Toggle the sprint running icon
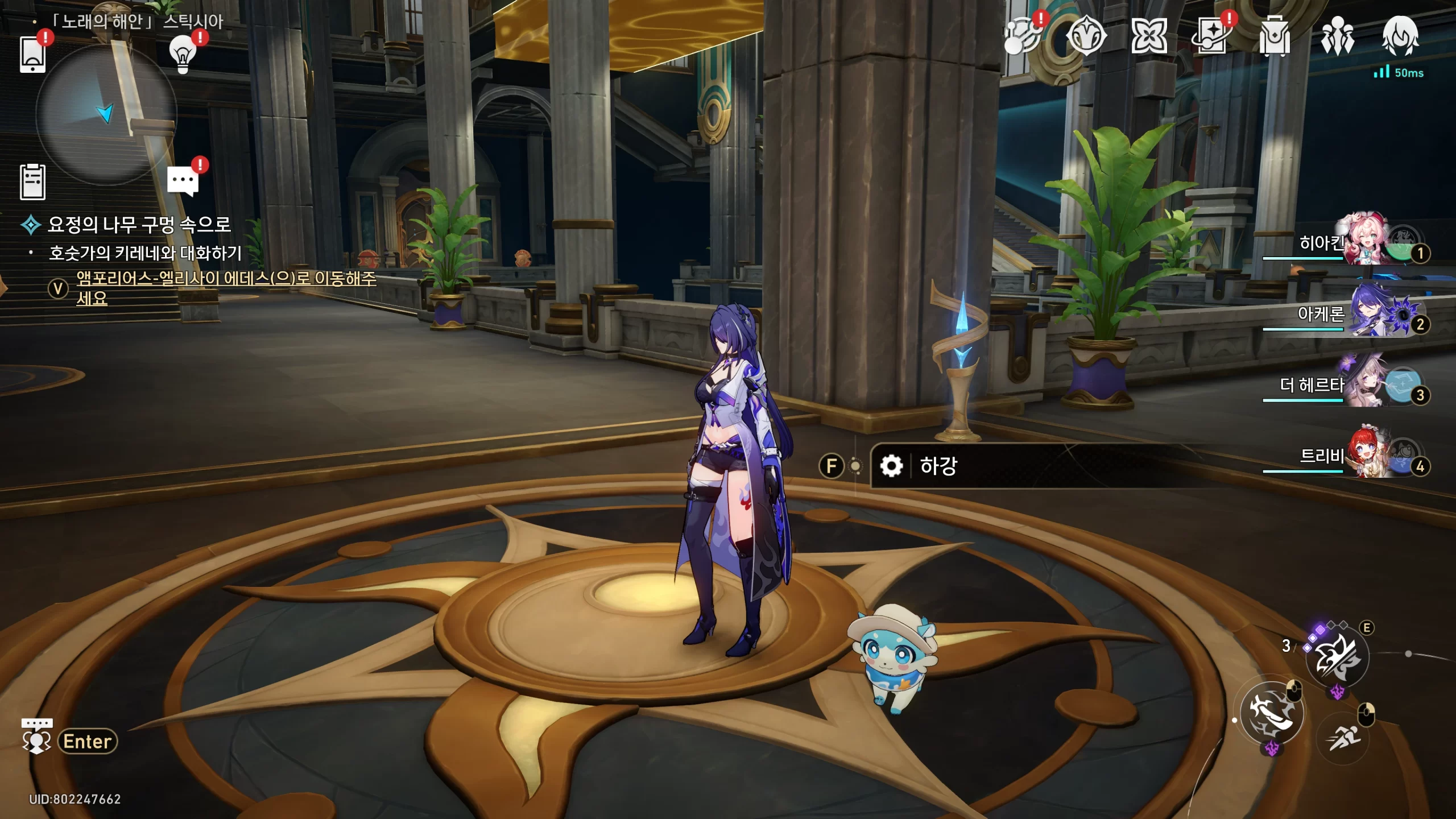Screen dimensions: 1456x819 tap(1343, 738)
